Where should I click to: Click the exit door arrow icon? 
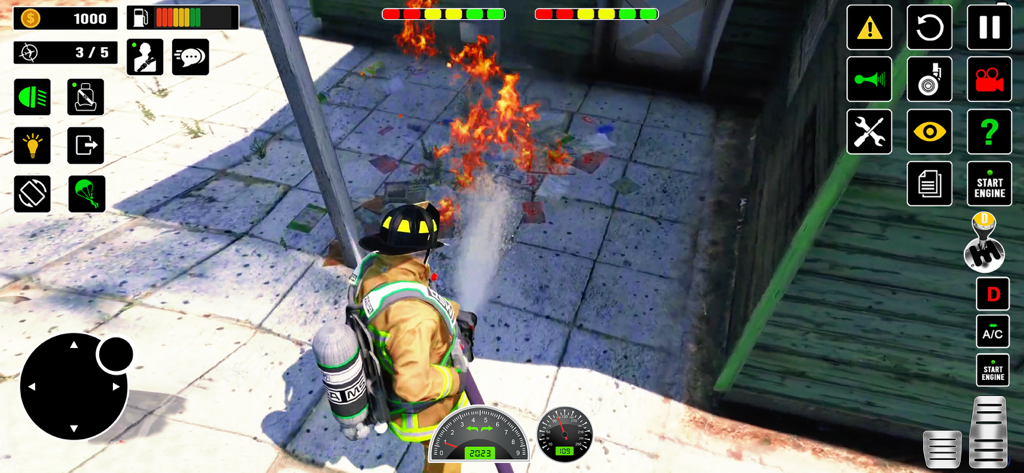tap(86, 145)
